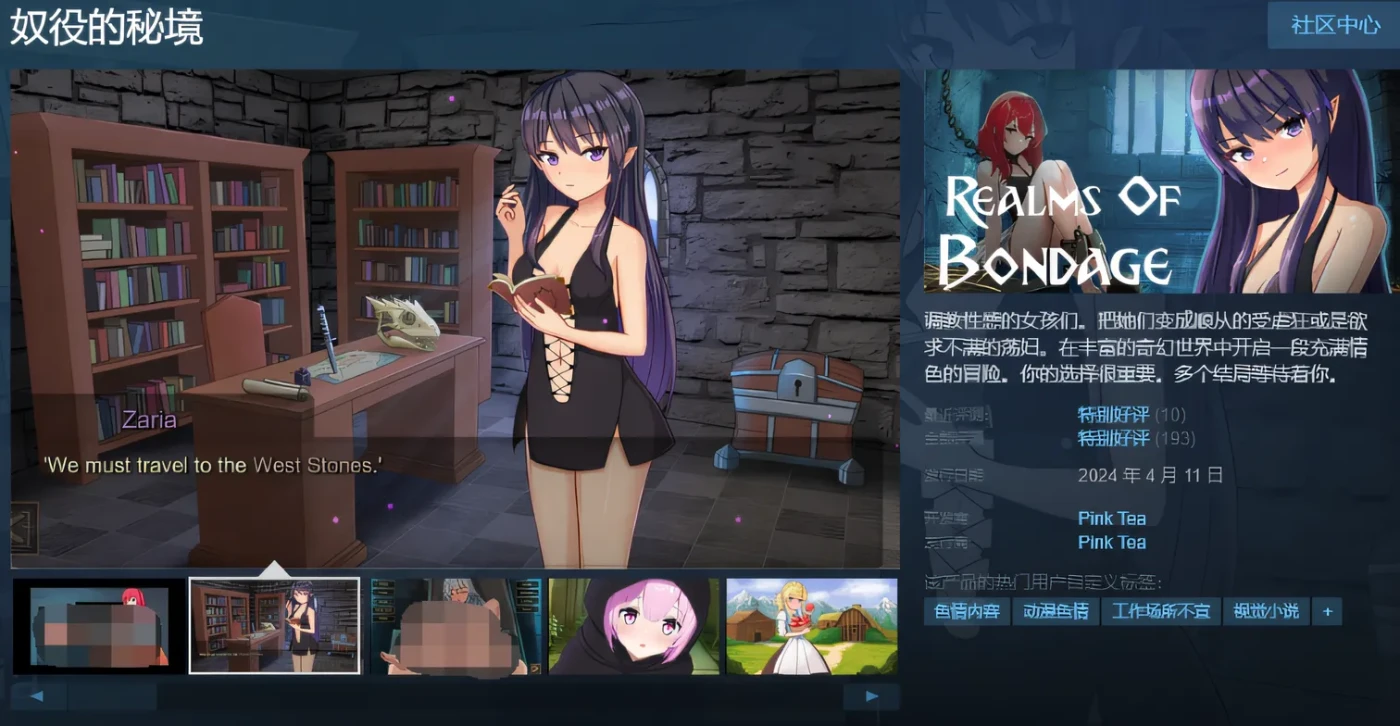Click the 社区中心 button
The image size is (1400, 726).
pos(1333,26)
